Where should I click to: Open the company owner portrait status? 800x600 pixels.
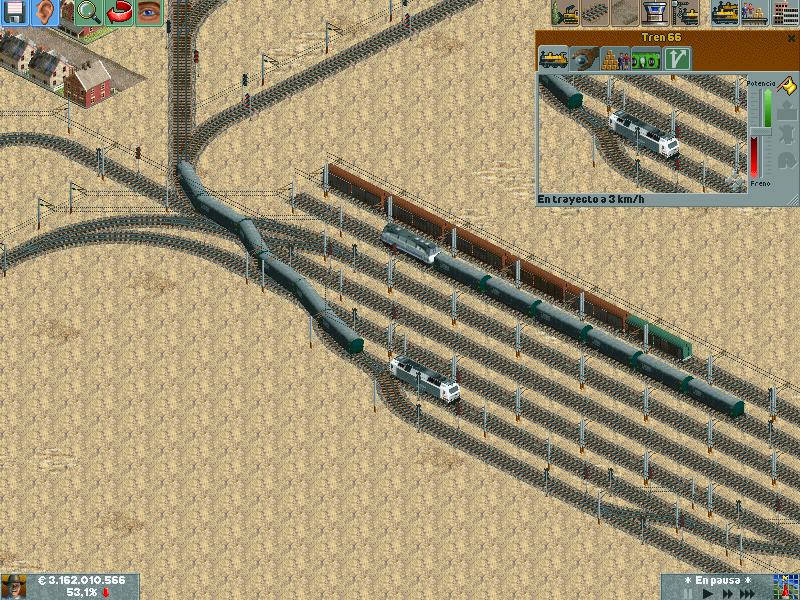click(14, 587)
